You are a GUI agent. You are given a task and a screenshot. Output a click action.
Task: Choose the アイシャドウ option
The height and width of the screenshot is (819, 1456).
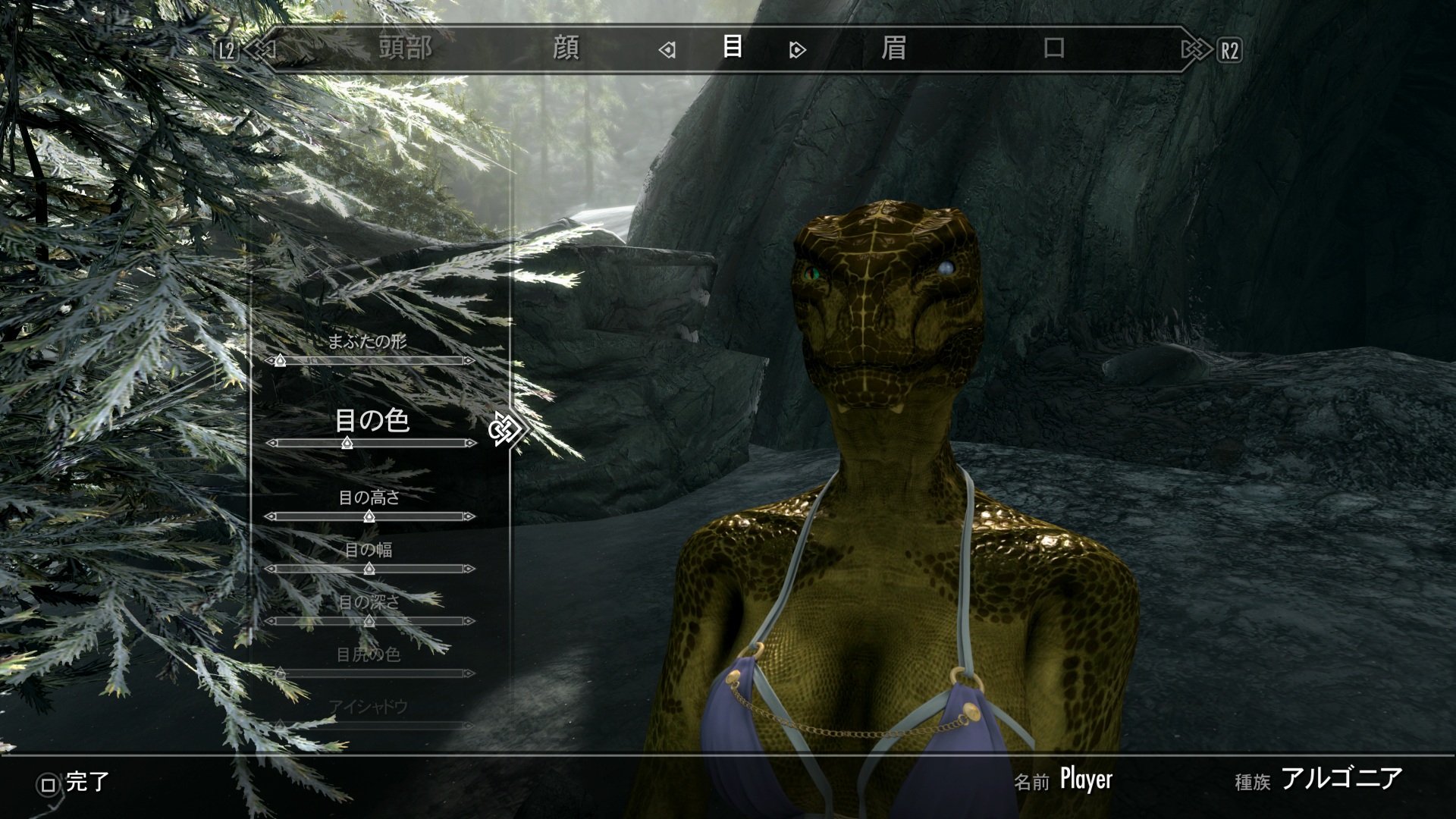point(369,707)
